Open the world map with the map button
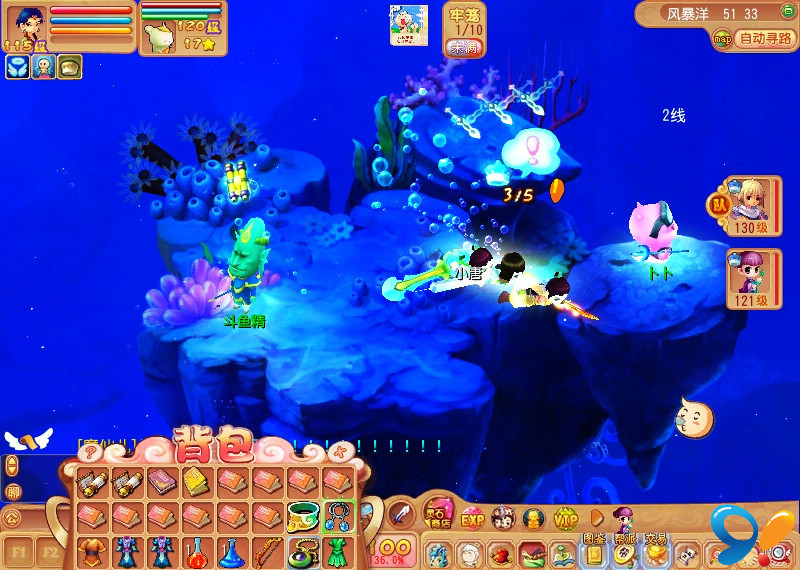The width and height of the screenshot is (800, 570). click(x=721, y=40)
